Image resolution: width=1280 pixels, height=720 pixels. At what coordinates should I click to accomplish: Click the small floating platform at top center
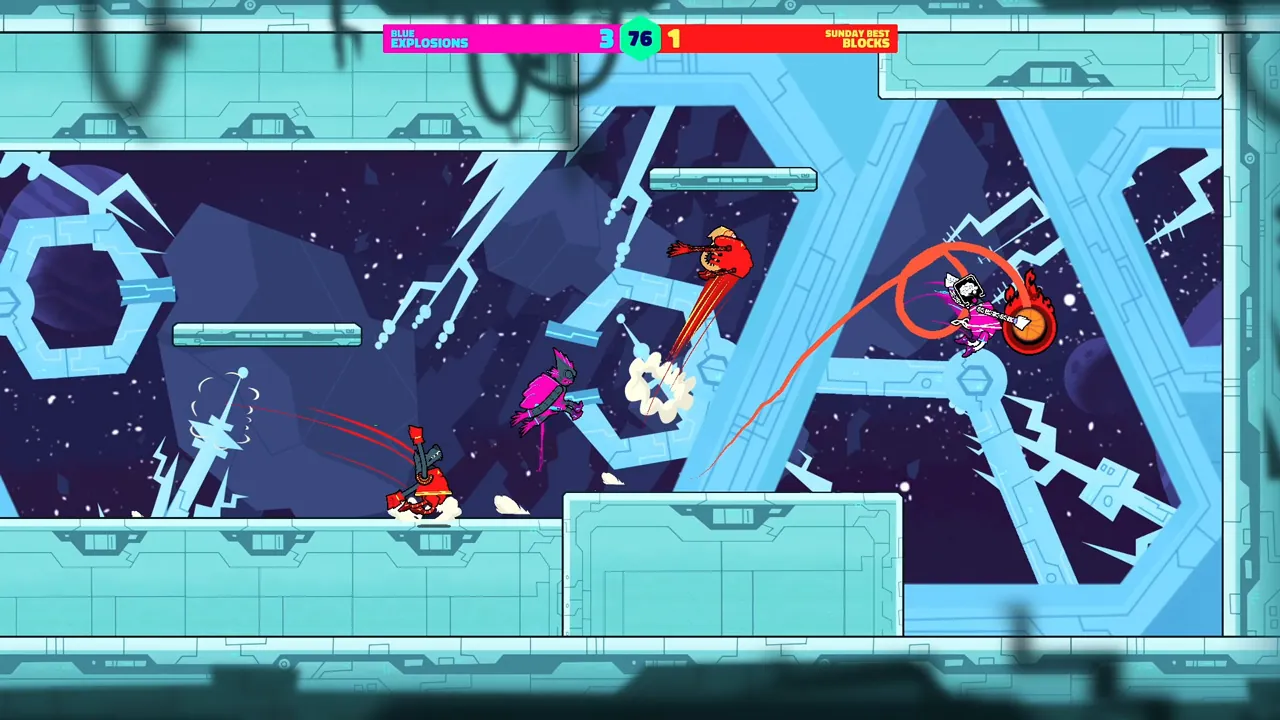pos(732,180)
